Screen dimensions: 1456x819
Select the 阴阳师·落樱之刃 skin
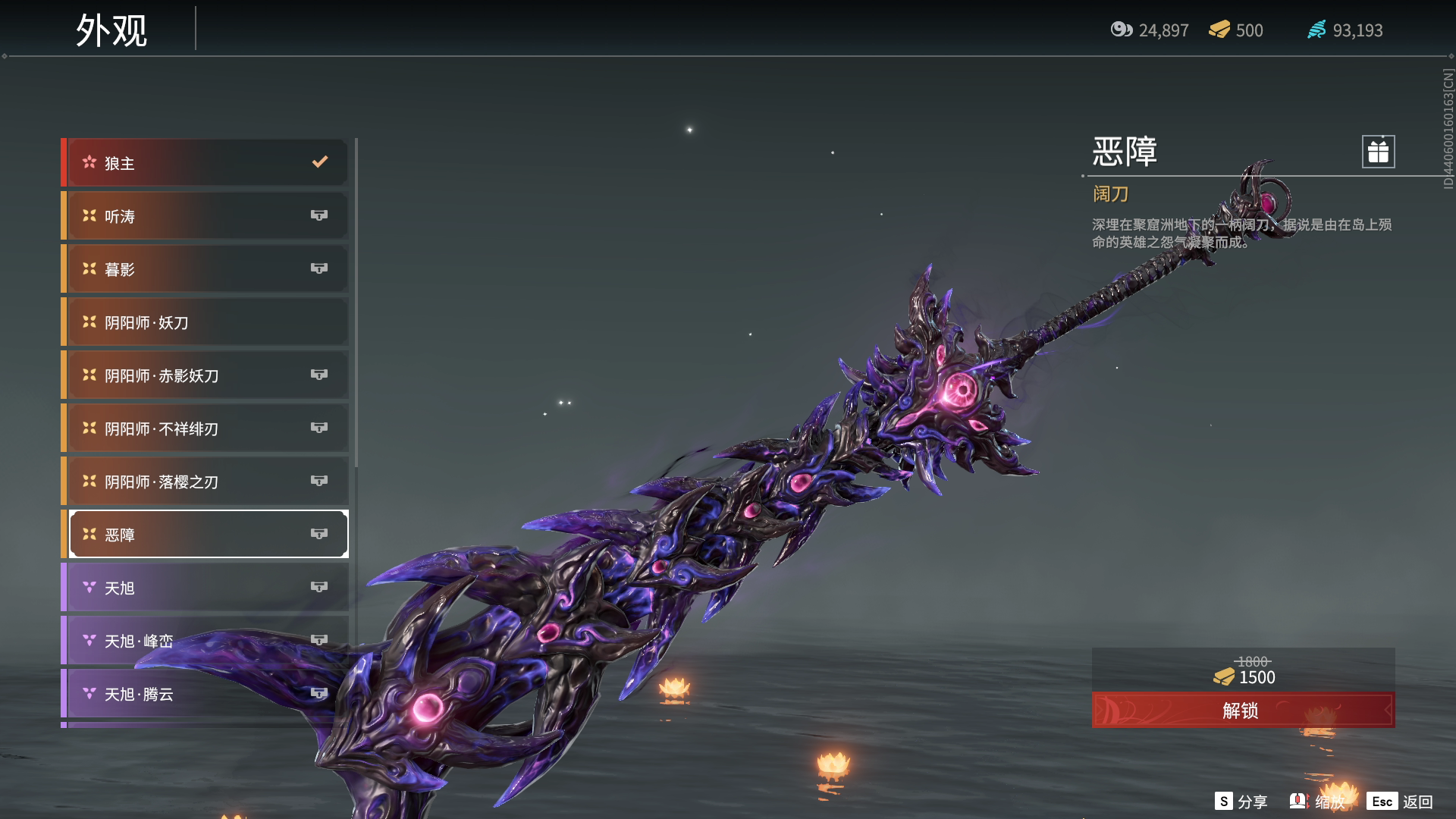click(x=206, y=482)
